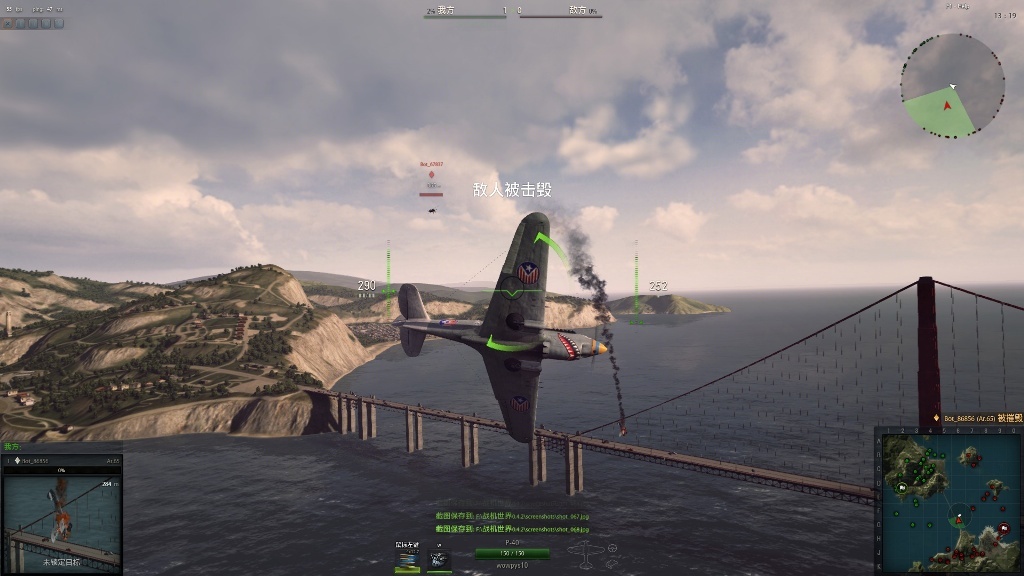1024x576 pixels.
Task: Select the second weapon slot icon
Action: (439, 558)
